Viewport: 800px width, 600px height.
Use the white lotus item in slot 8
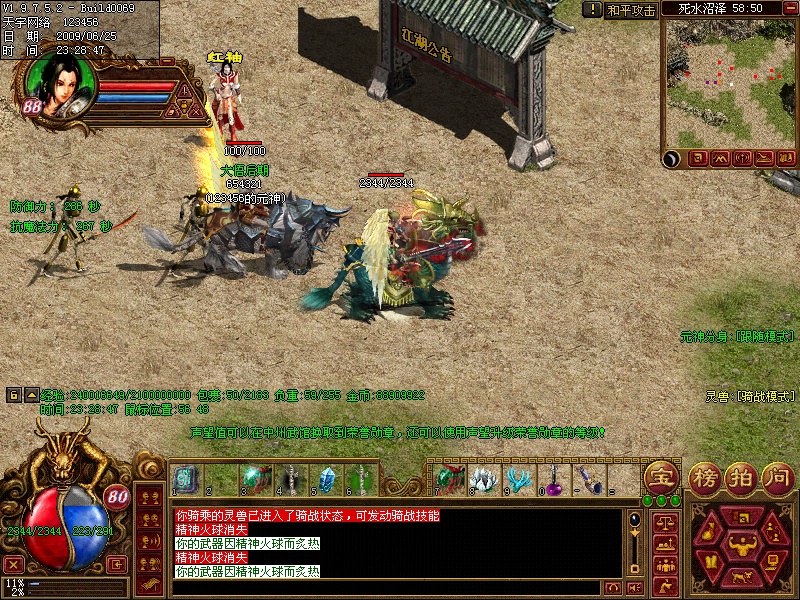(x=485, y=479)
